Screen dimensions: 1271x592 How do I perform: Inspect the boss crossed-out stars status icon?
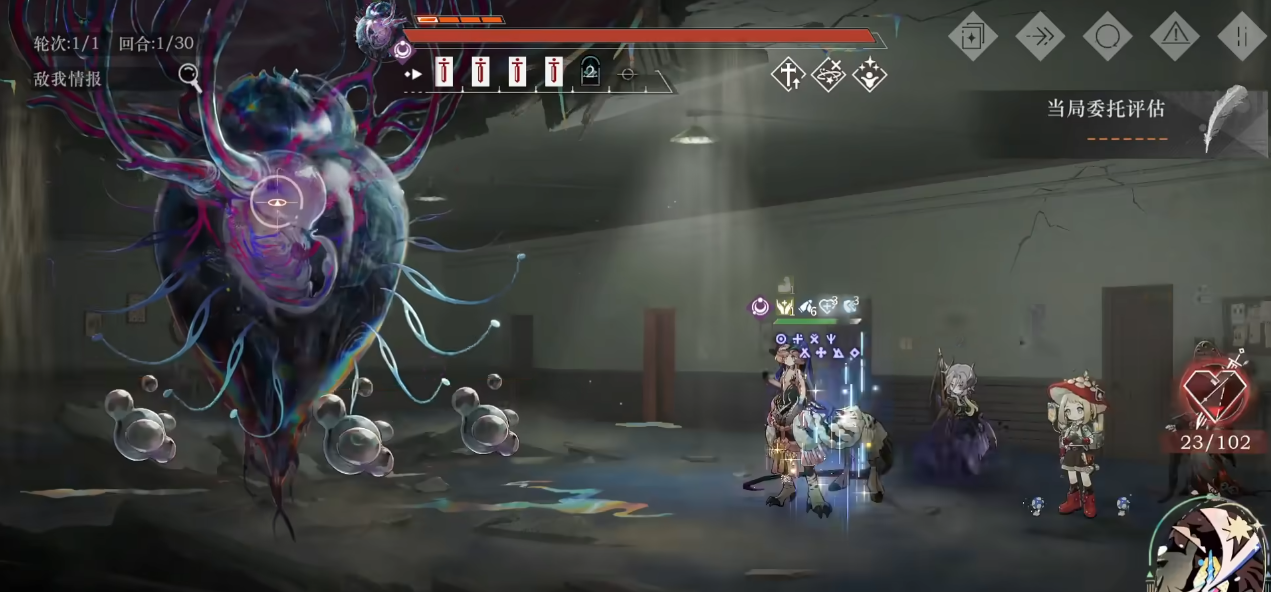[x=829, y=74]
